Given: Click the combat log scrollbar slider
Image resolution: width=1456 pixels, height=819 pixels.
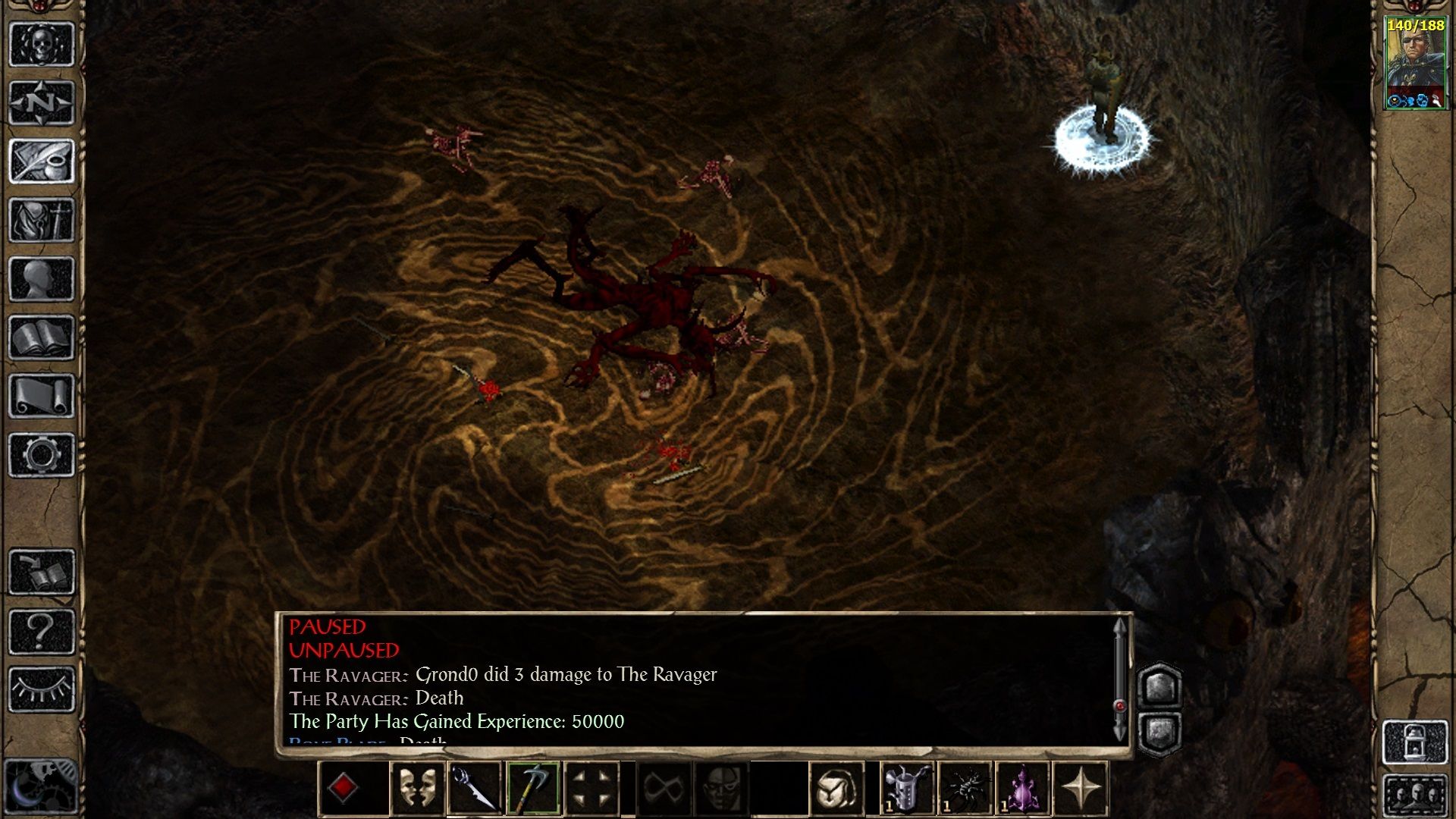Looking at the screenshot, I should (x=1121, y=705).
